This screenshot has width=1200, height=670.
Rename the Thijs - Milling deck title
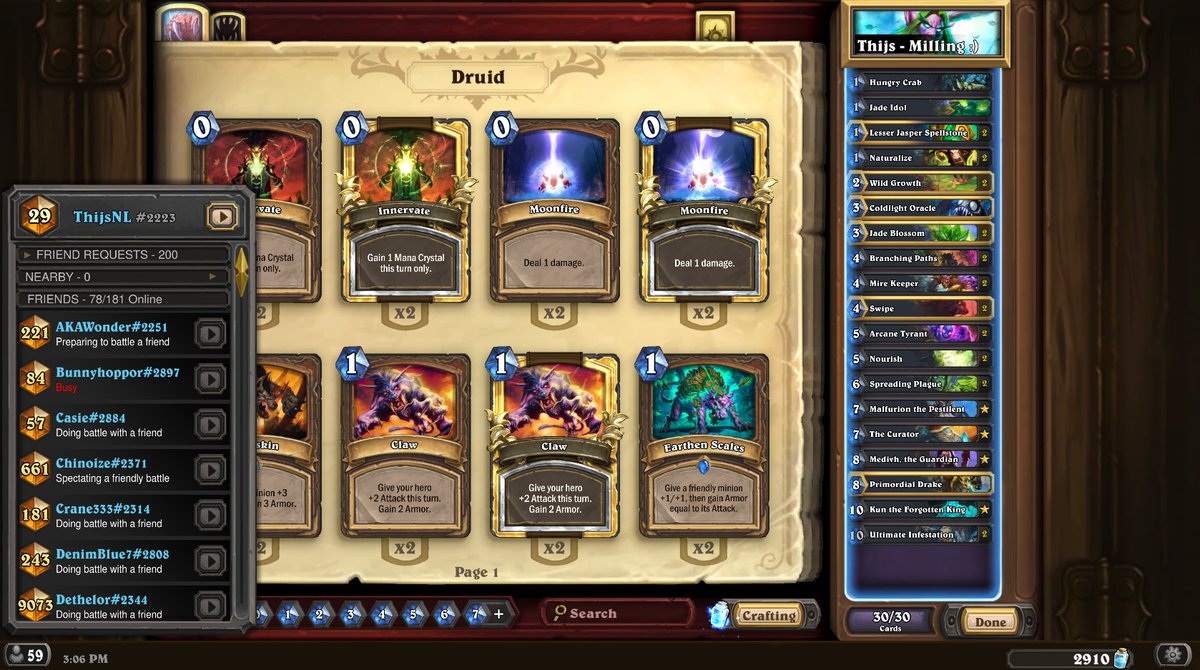[x=926, y=45]
